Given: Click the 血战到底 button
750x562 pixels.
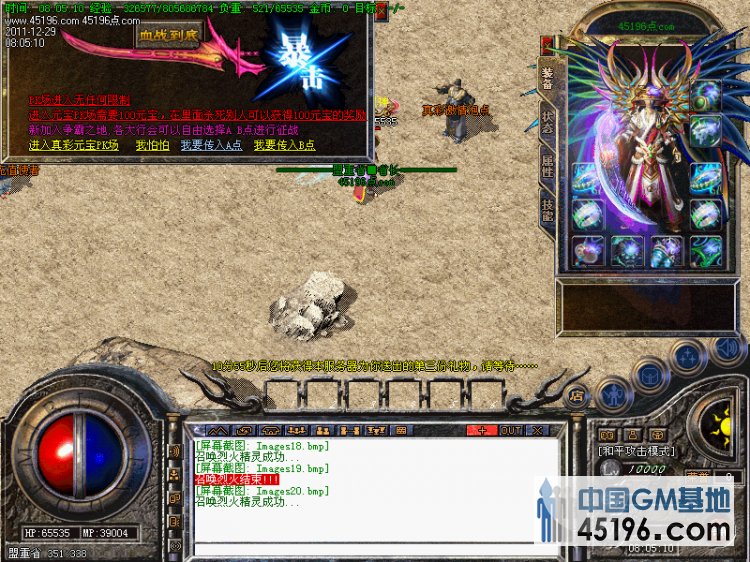Looking at the screenshot, I should coord(168,35).
